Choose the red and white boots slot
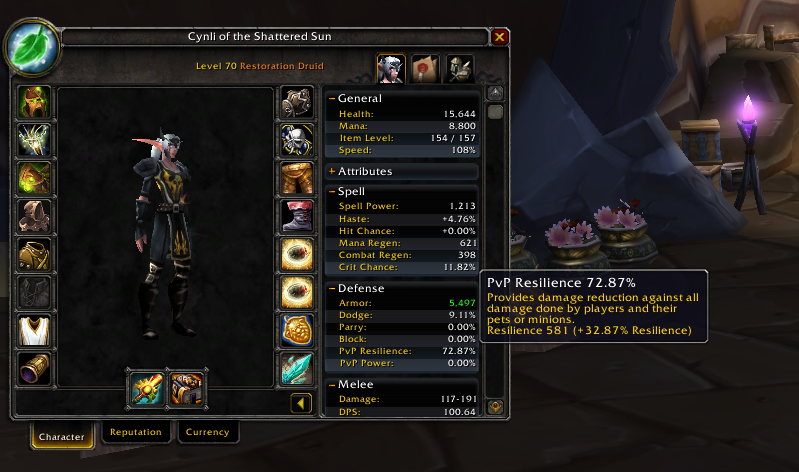The width and height of the screenshot is (799, 472). 296,216
